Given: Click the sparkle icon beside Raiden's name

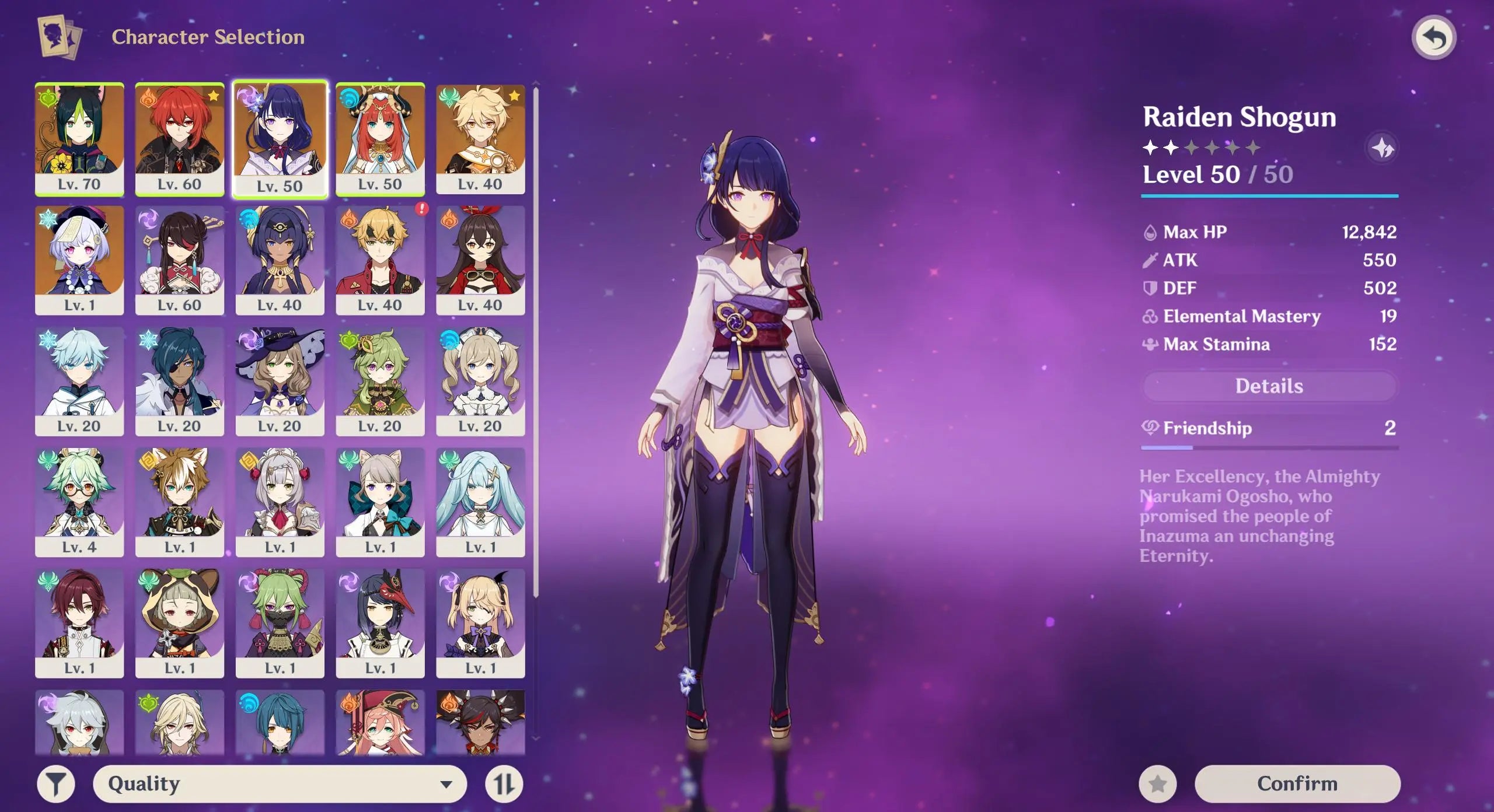Looking at the screenshot, I should pos(1382,149).
